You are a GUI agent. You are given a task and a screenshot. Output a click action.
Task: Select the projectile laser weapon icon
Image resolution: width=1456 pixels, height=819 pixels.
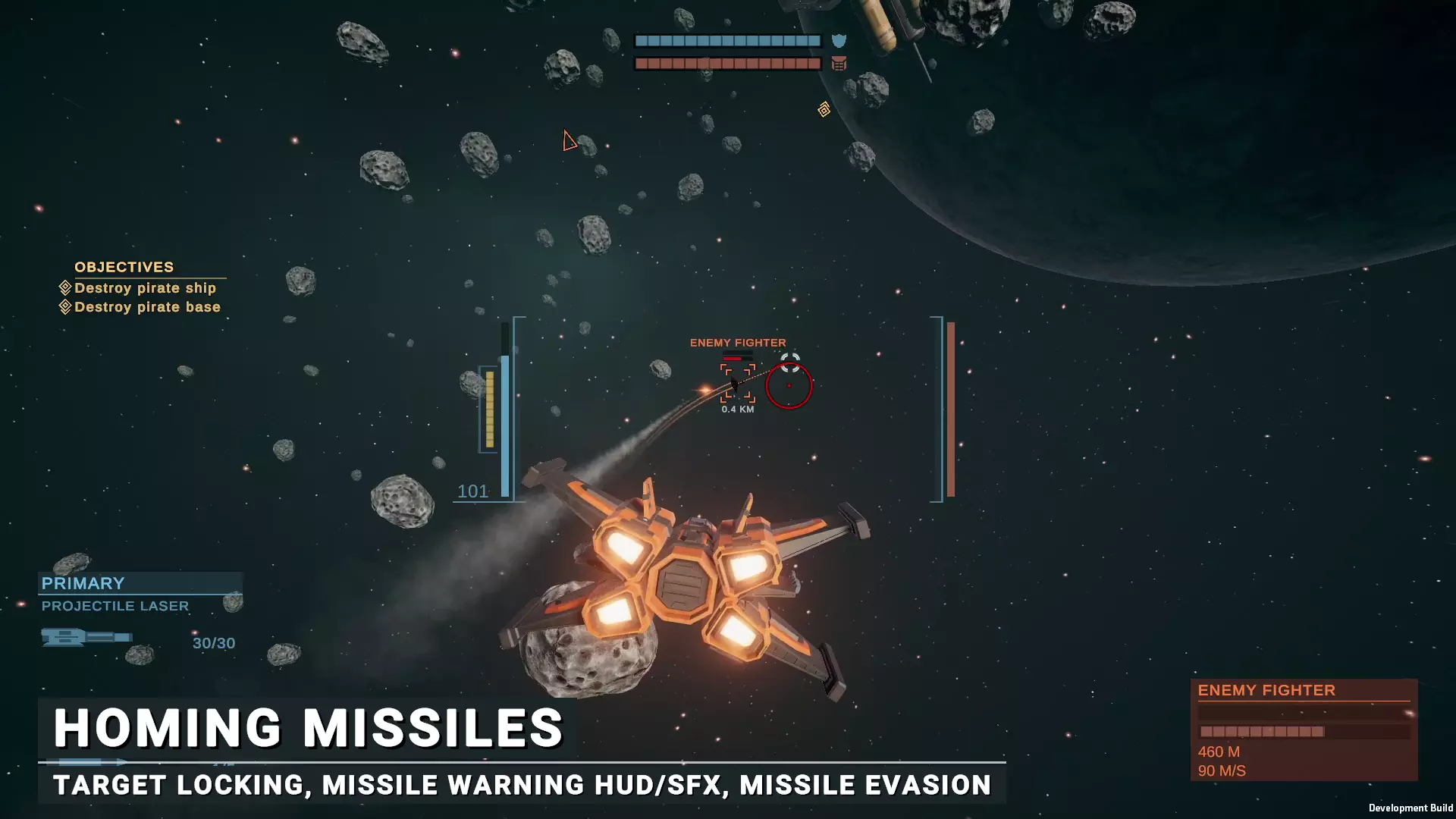coord(86,637)
